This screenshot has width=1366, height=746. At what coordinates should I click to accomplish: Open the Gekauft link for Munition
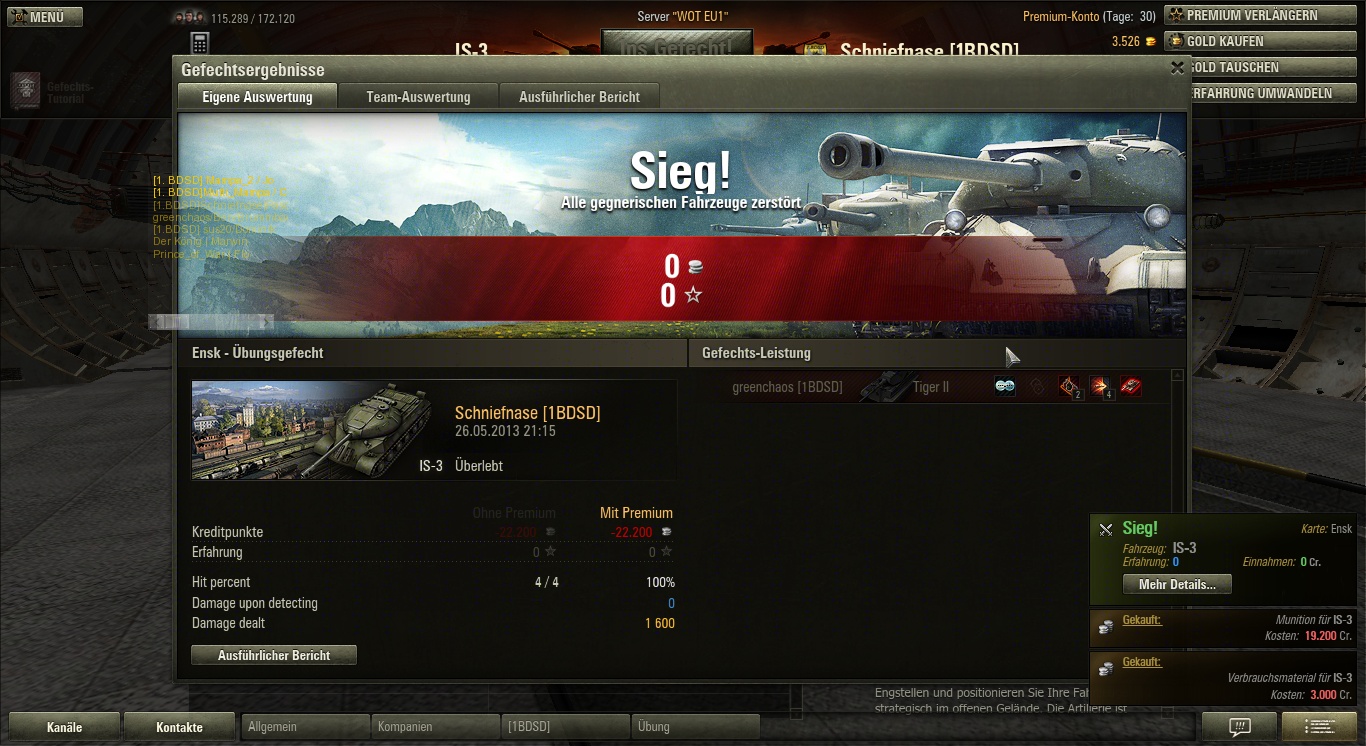pos(1142,620)
